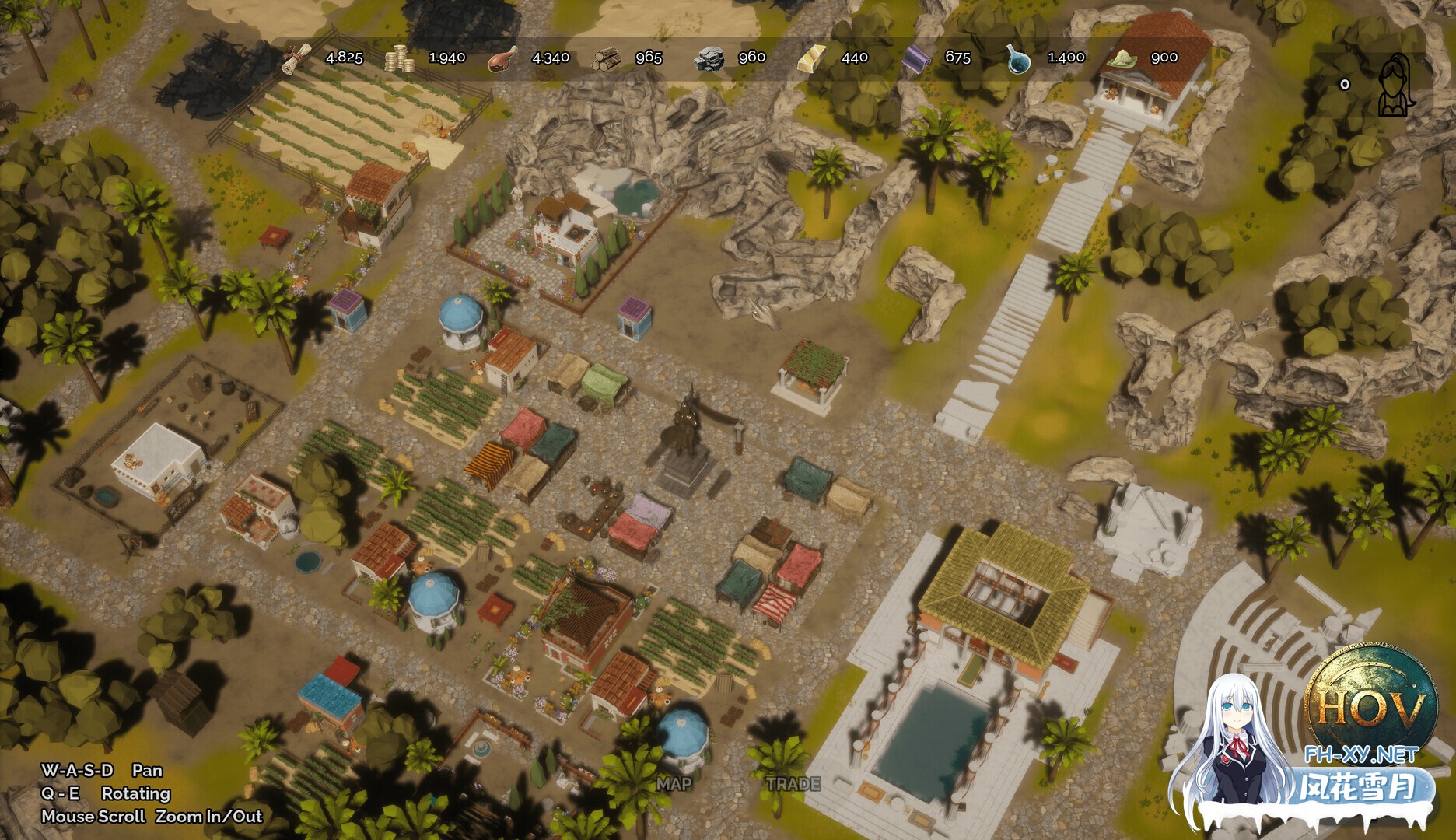Select the blue potion flask icon
The width and height of the screenshot is (1456, 840).
tap(1018, 59)
